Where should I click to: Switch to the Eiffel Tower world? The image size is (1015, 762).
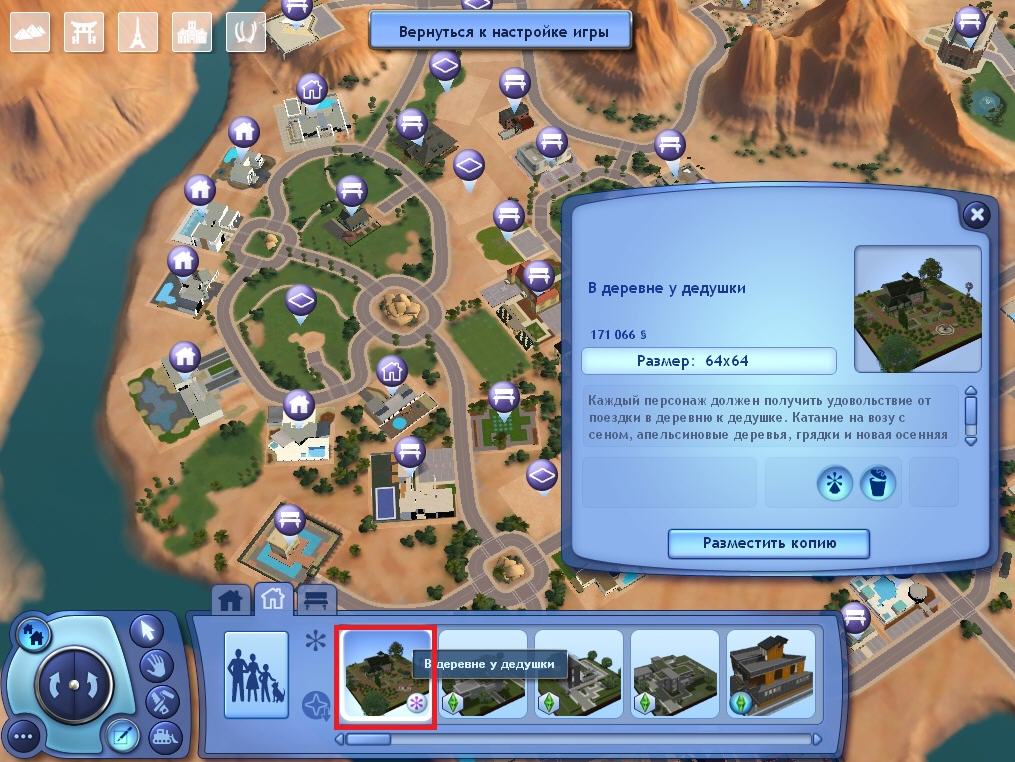coord(138,32)
